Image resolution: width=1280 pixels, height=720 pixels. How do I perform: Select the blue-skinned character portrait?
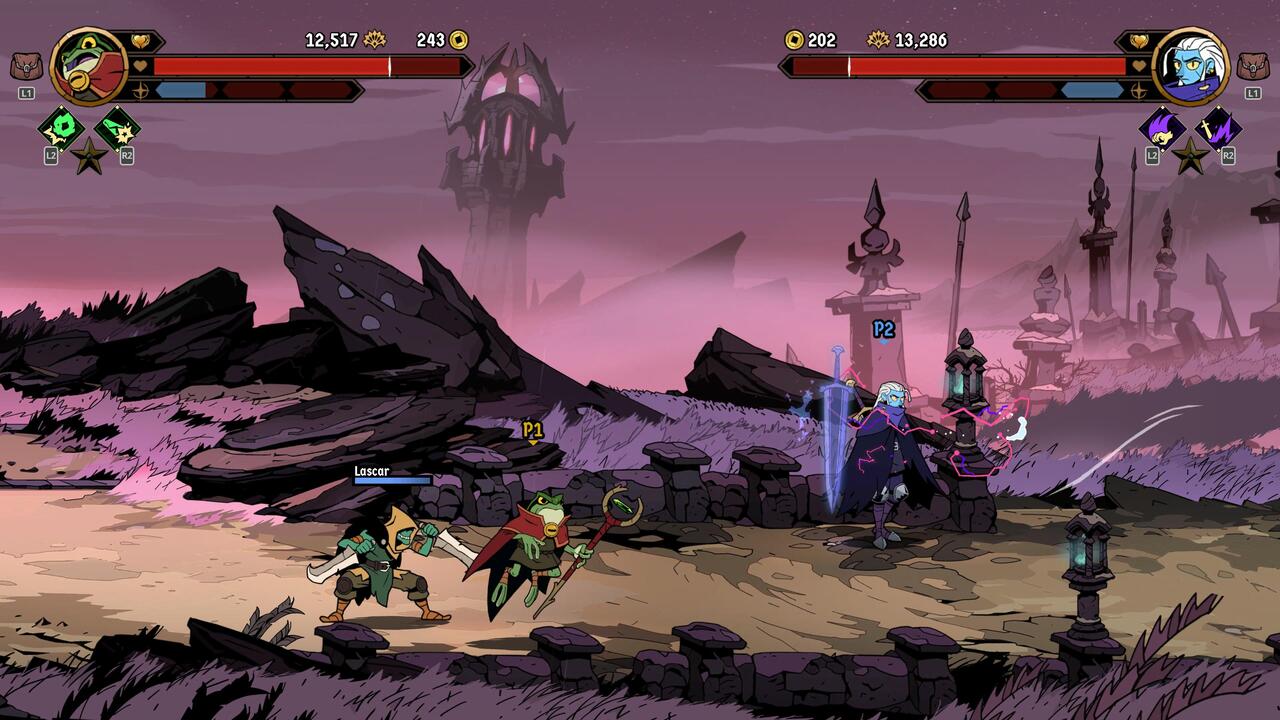(1190, 66)
